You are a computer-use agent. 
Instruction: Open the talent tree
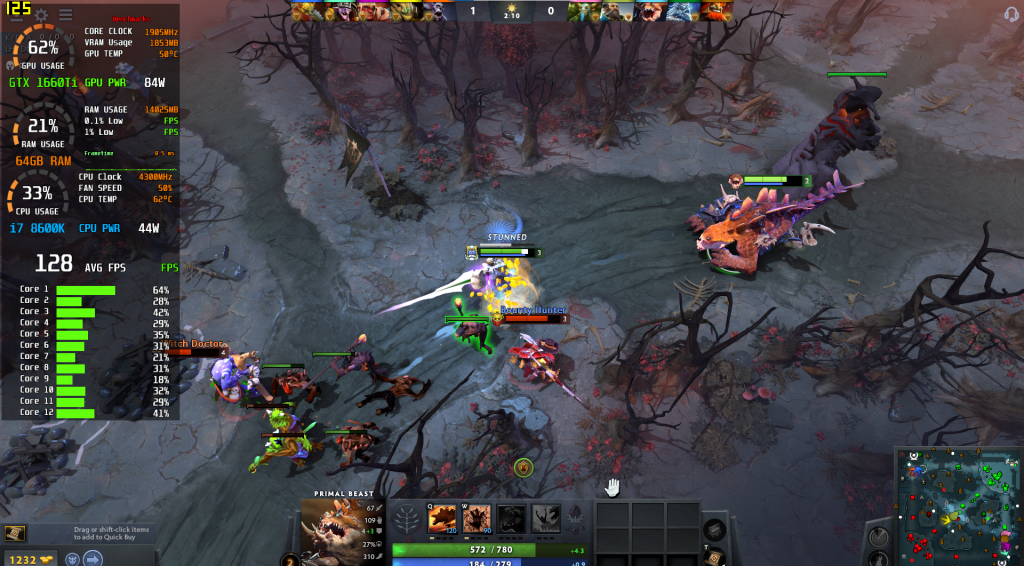pyautogui.click(x=408, y=520)
